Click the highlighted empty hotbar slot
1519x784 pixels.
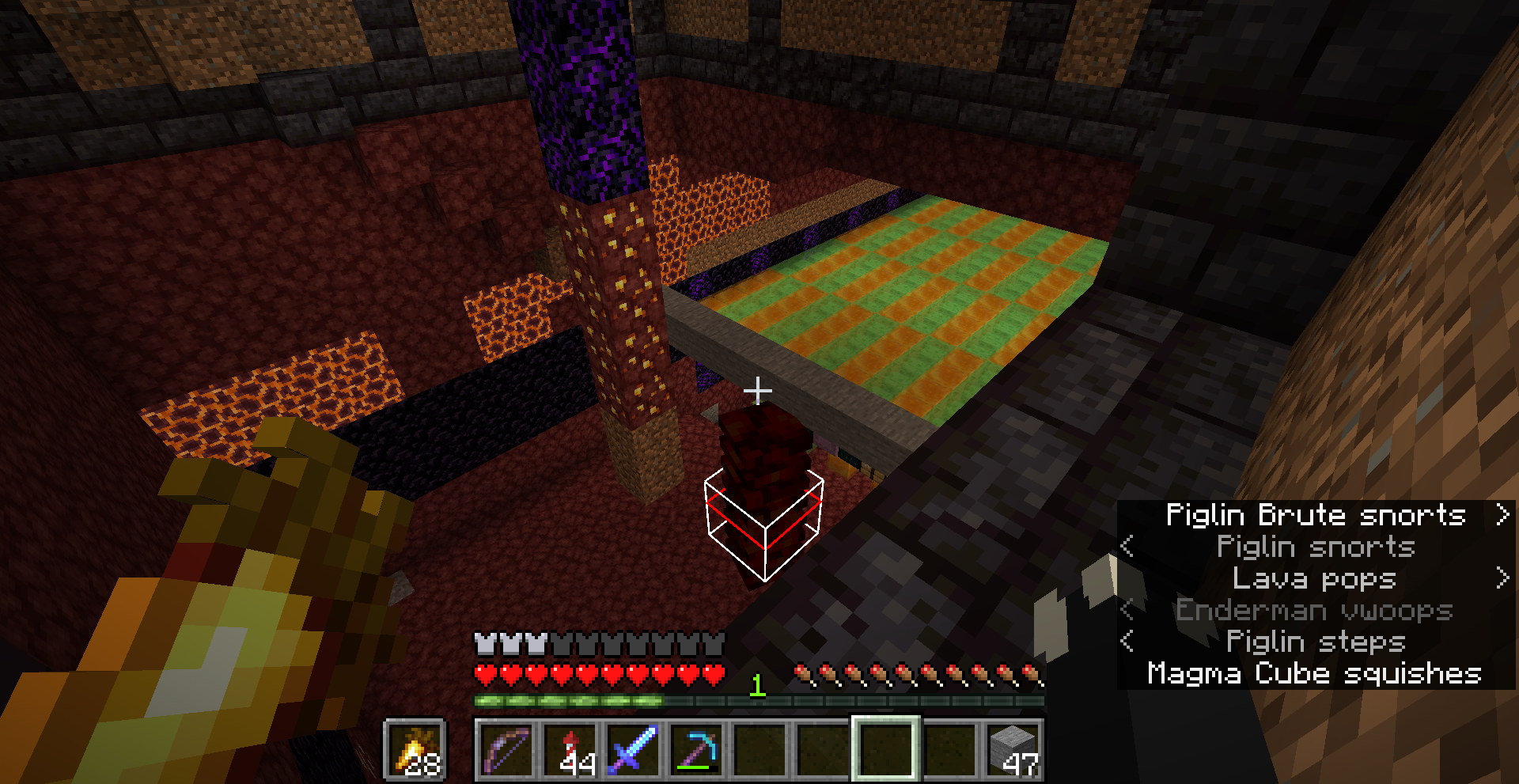click(886, 749)
